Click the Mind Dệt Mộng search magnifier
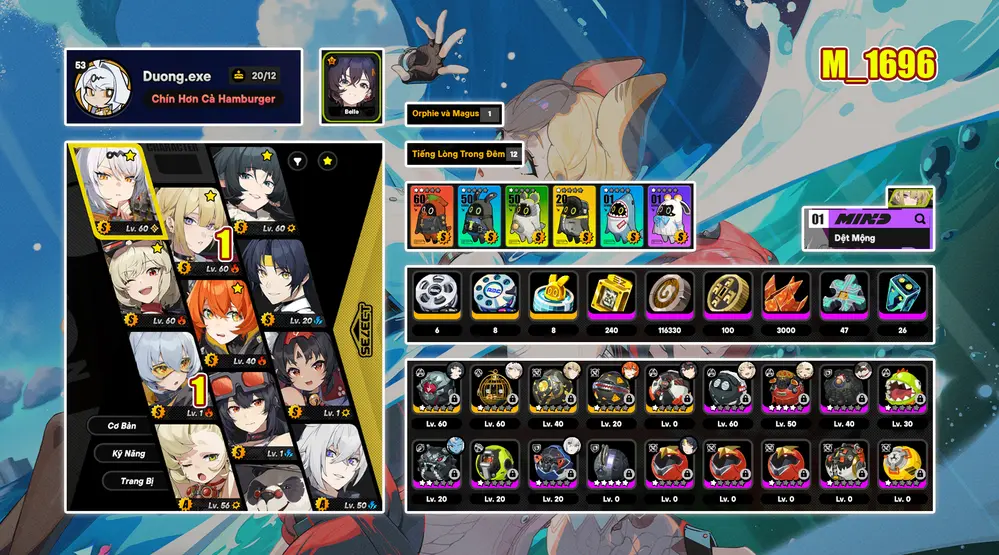This screenshot has width=999, height=555. (x=920, y=218)
